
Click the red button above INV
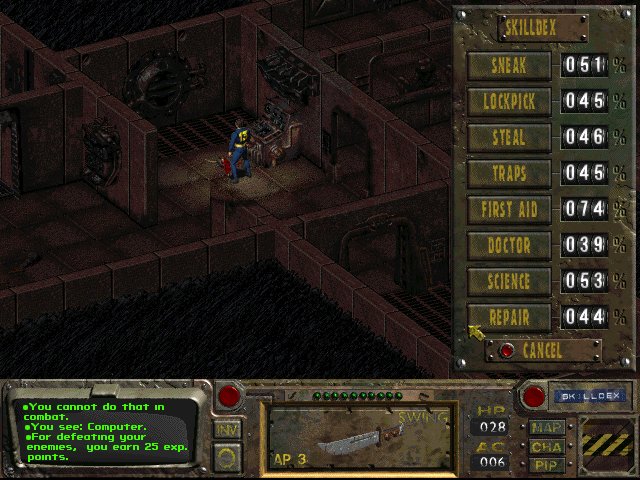pyautogui.click(x=229, y=395)
